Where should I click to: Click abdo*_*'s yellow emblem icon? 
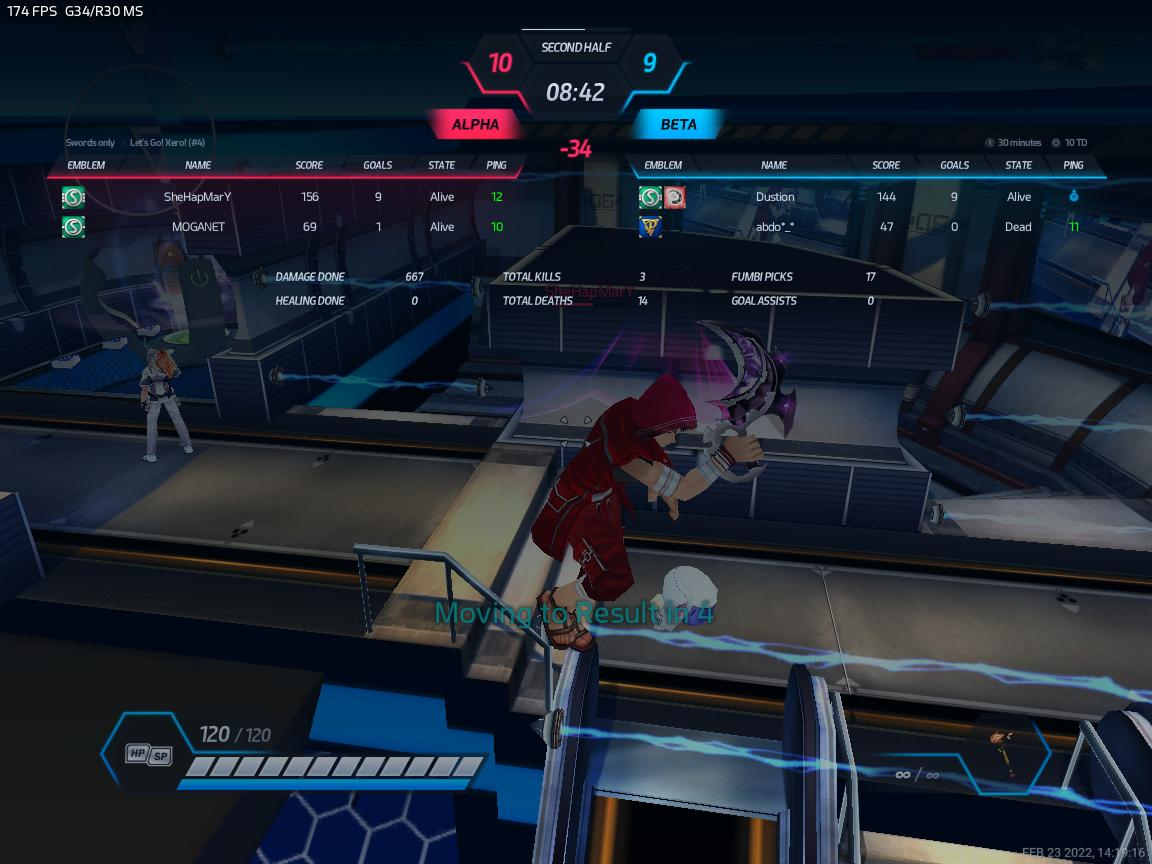(x=650, y=227)
